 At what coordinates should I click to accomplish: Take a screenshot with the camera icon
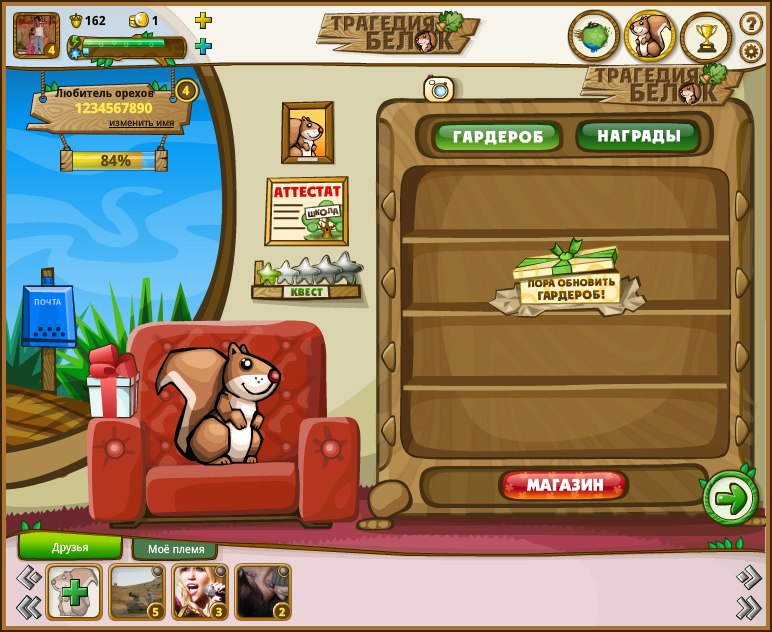coord(438,89)
